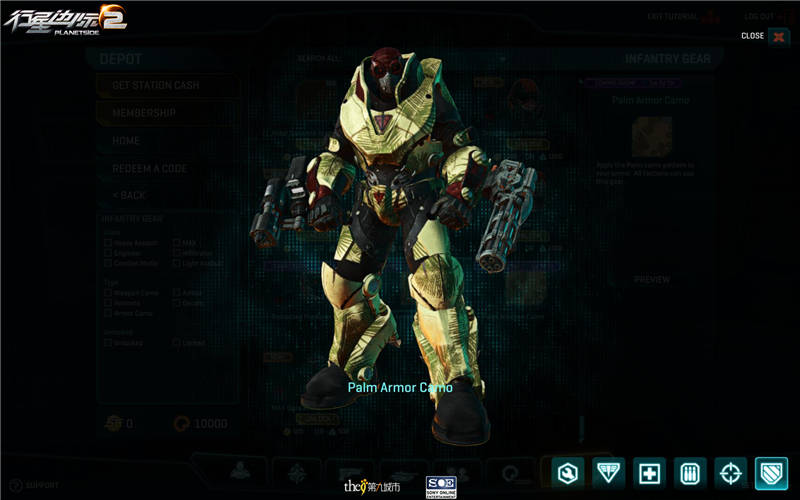Select the Light Assault winged chevron icon

click(x=609, y=472)
